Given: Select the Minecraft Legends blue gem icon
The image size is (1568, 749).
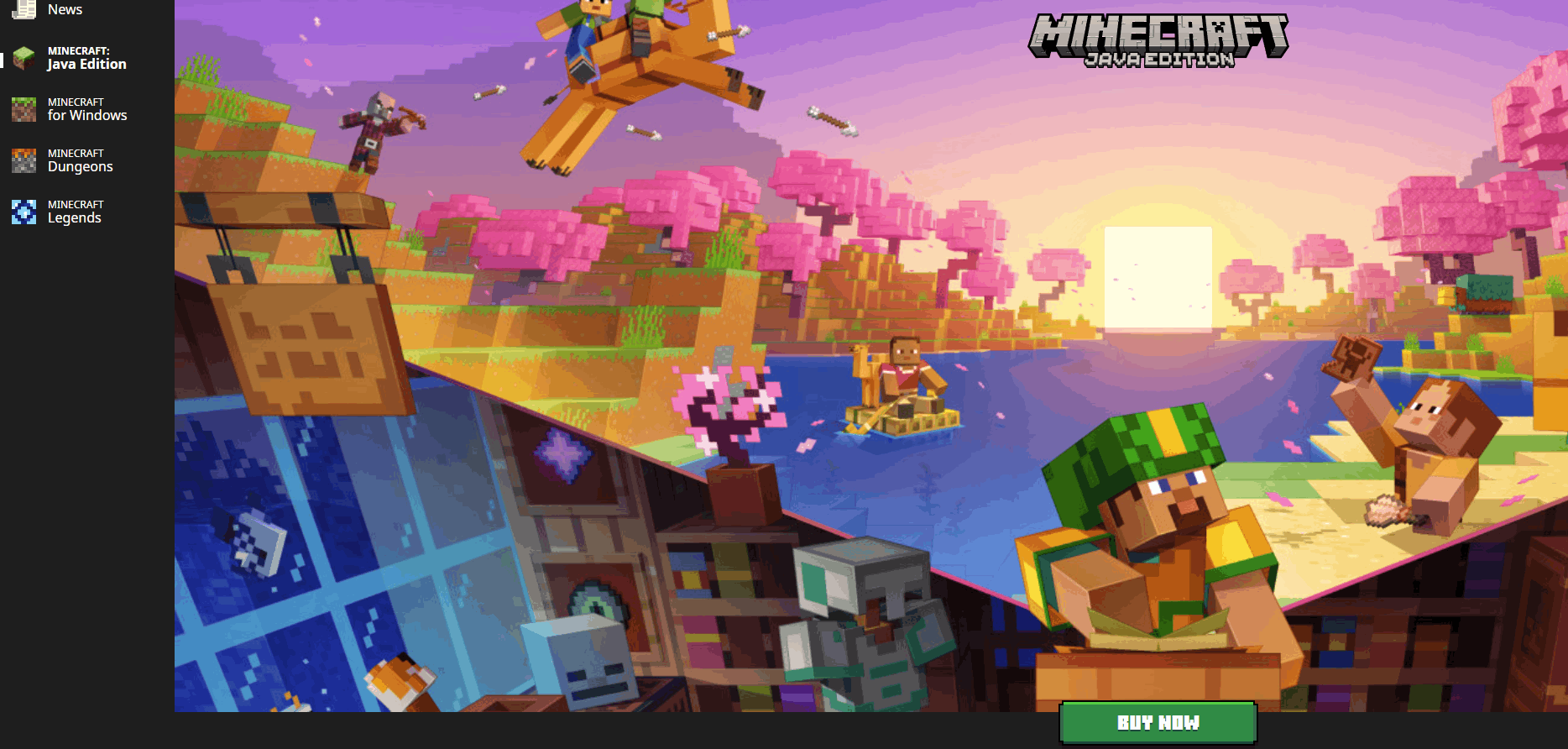Looking at the screenshot, I should click(x=22, y=211).
